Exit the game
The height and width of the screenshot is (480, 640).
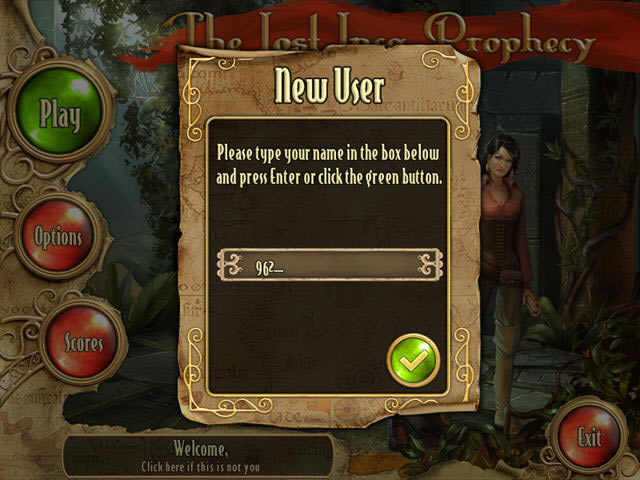coord(590,437)
